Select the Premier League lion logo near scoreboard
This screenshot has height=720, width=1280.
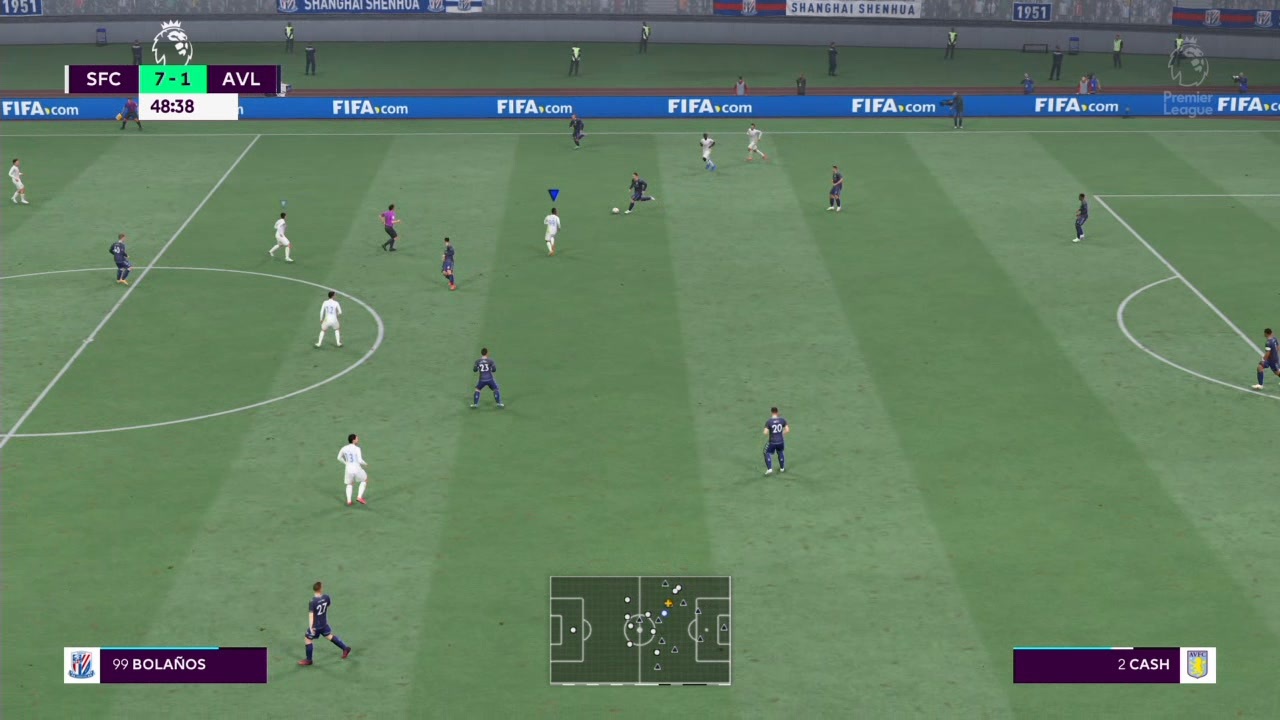pyautogui.click(x=172, y=42)
